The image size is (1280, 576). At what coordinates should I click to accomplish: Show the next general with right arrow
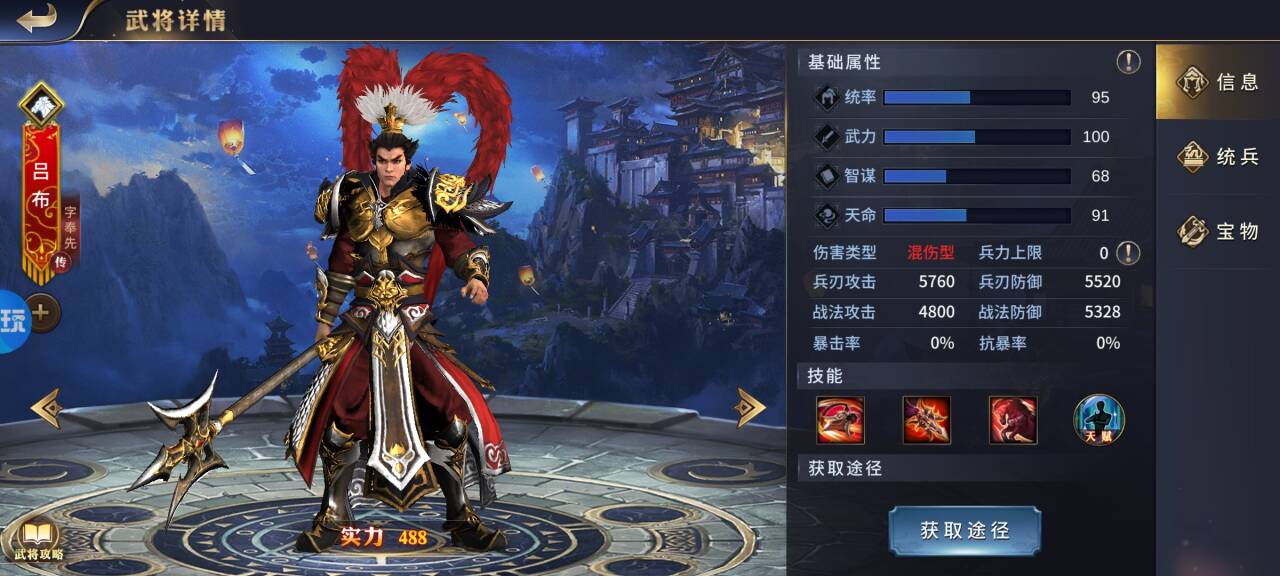coord(750,407)
